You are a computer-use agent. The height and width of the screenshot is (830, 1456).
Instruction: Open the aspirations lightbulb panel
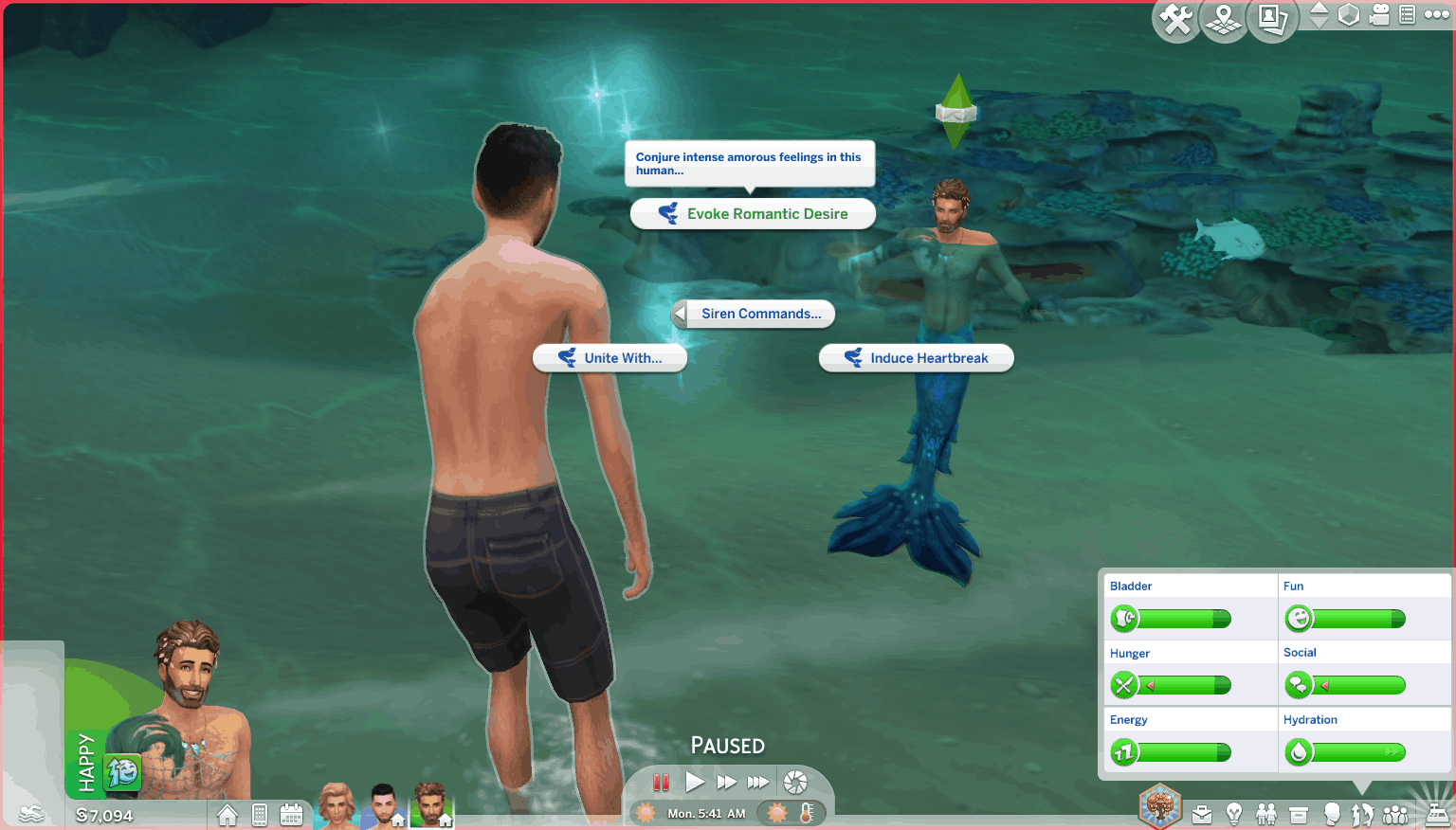pyautogui.click(x=1234, y=815)
